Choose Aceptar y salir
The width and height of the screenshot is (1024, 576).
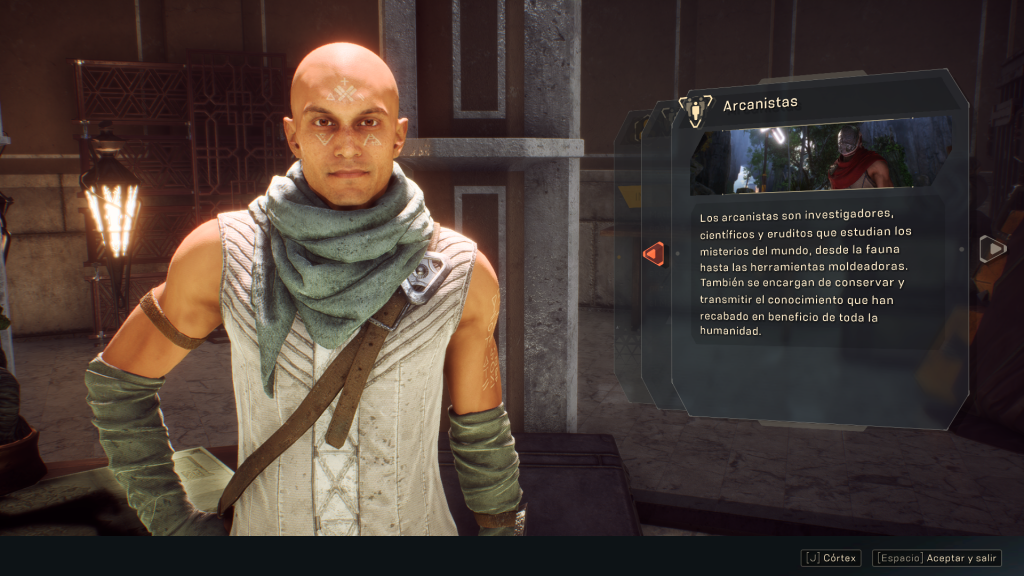(x=936, y=558)
